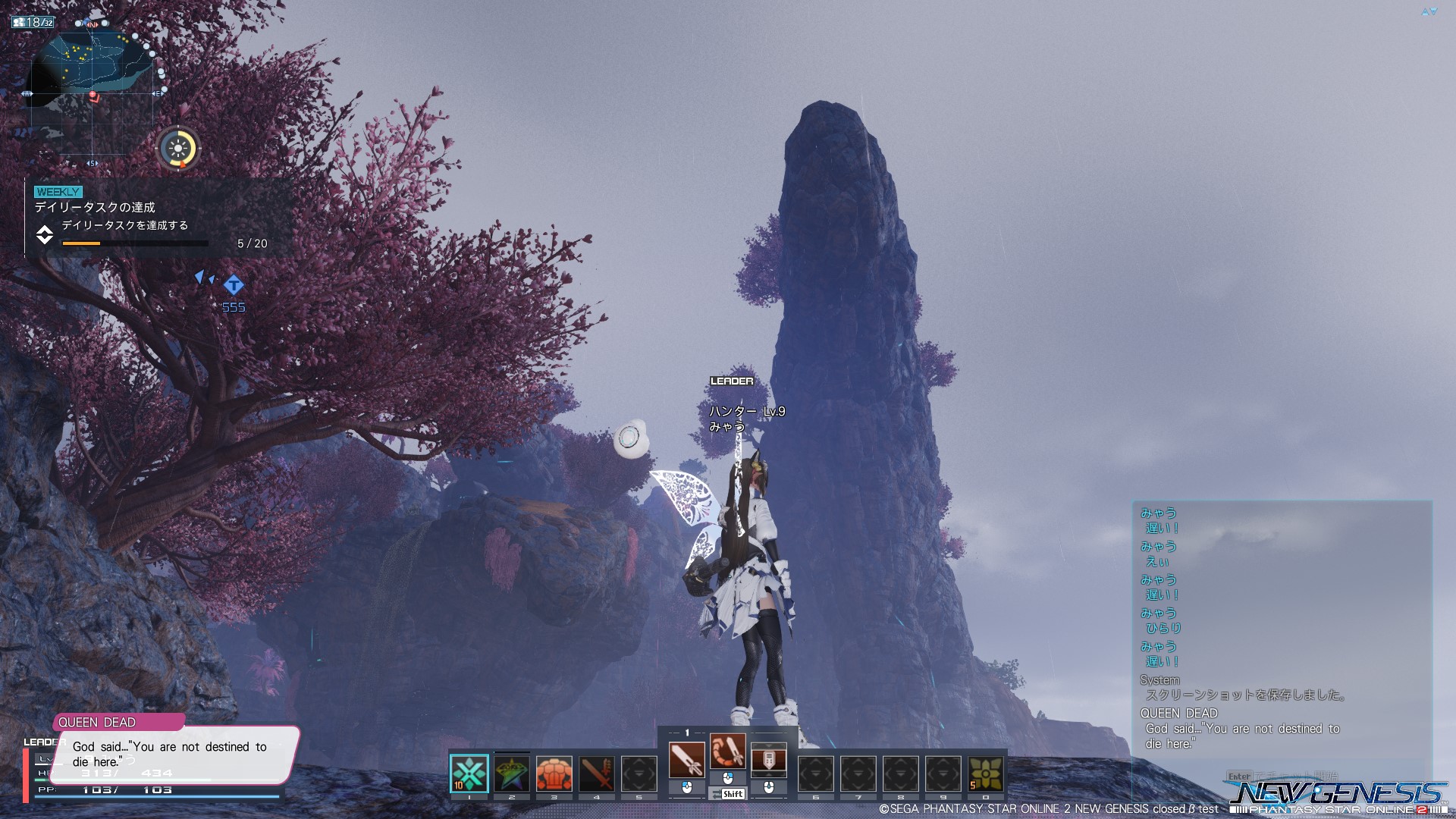1456x819 pixels.
Task: Use the yellow flower item in slot 0
Action: coord(985,773)
